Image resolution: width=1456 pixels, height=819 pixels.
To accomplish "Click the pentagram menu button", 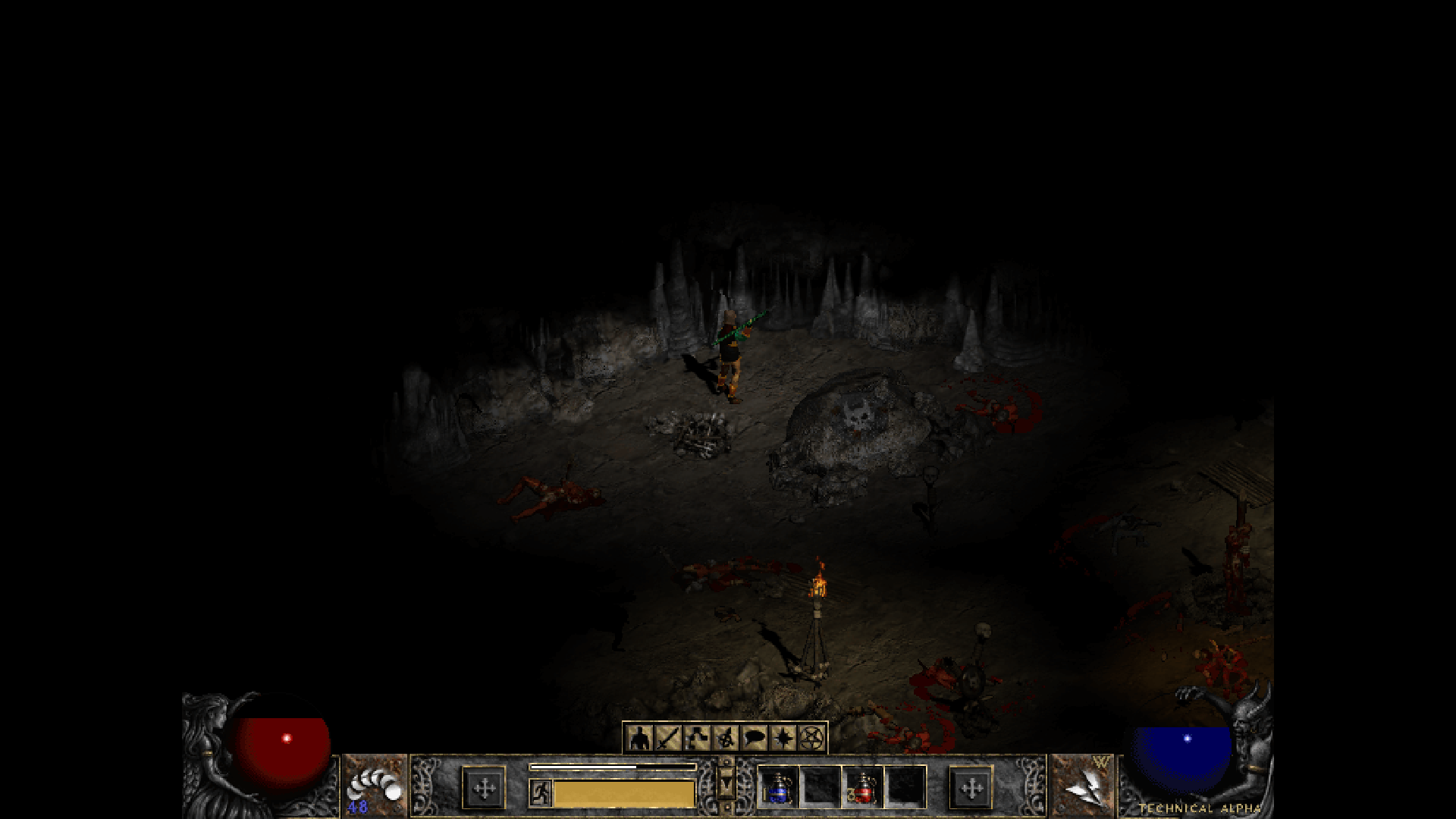I will point(812,737).
